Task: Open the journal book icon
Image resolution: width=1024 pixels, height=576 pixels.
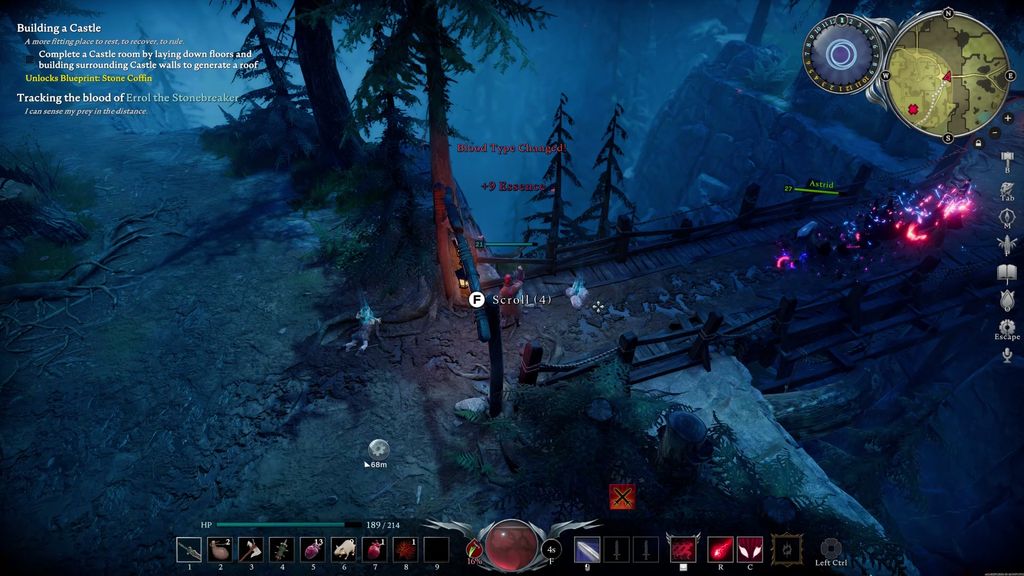Action: coord(1007,273)
